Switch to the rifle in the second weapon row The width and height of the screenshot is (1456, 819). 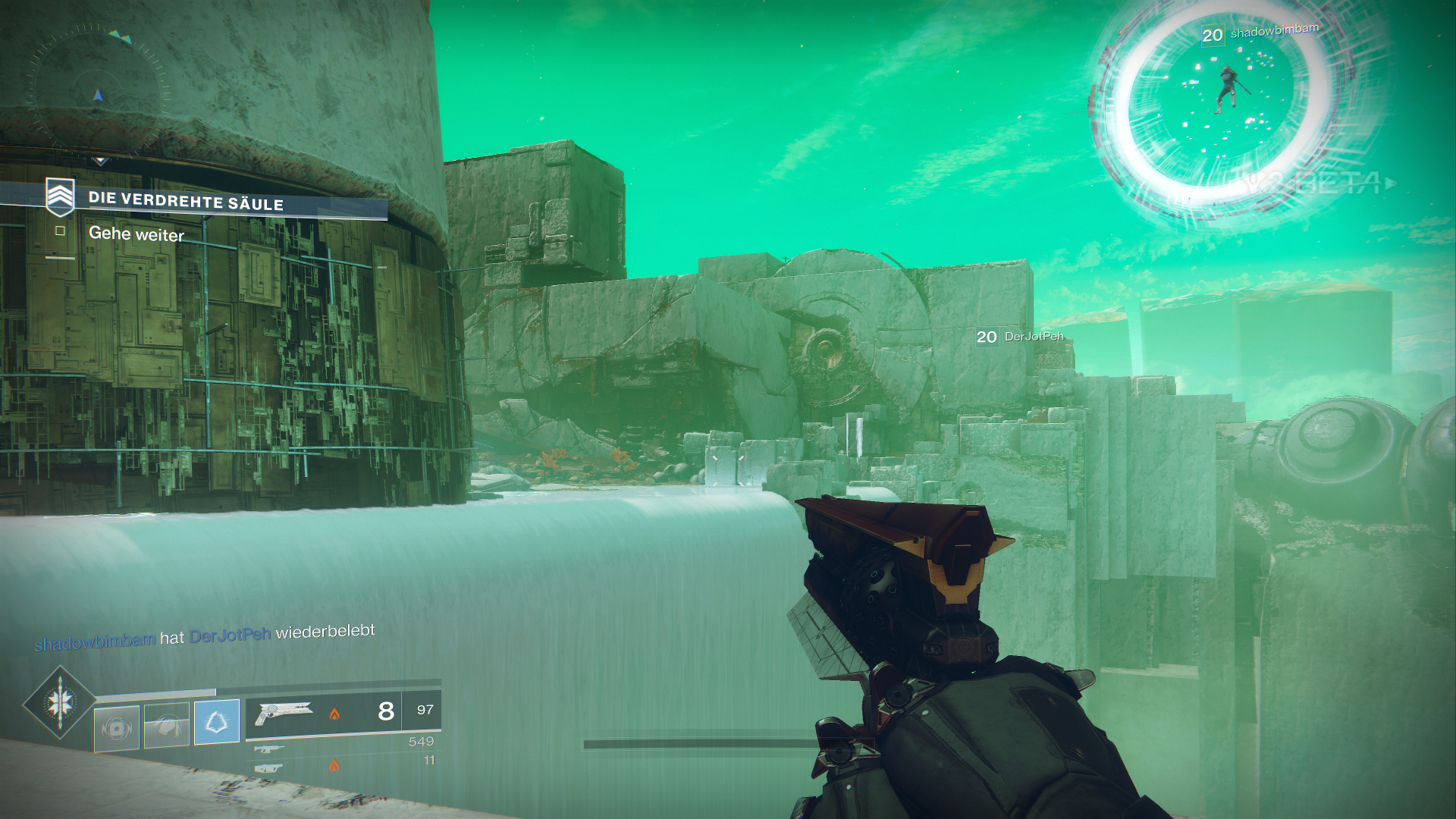pyautogui.click(x=269, y=749)
